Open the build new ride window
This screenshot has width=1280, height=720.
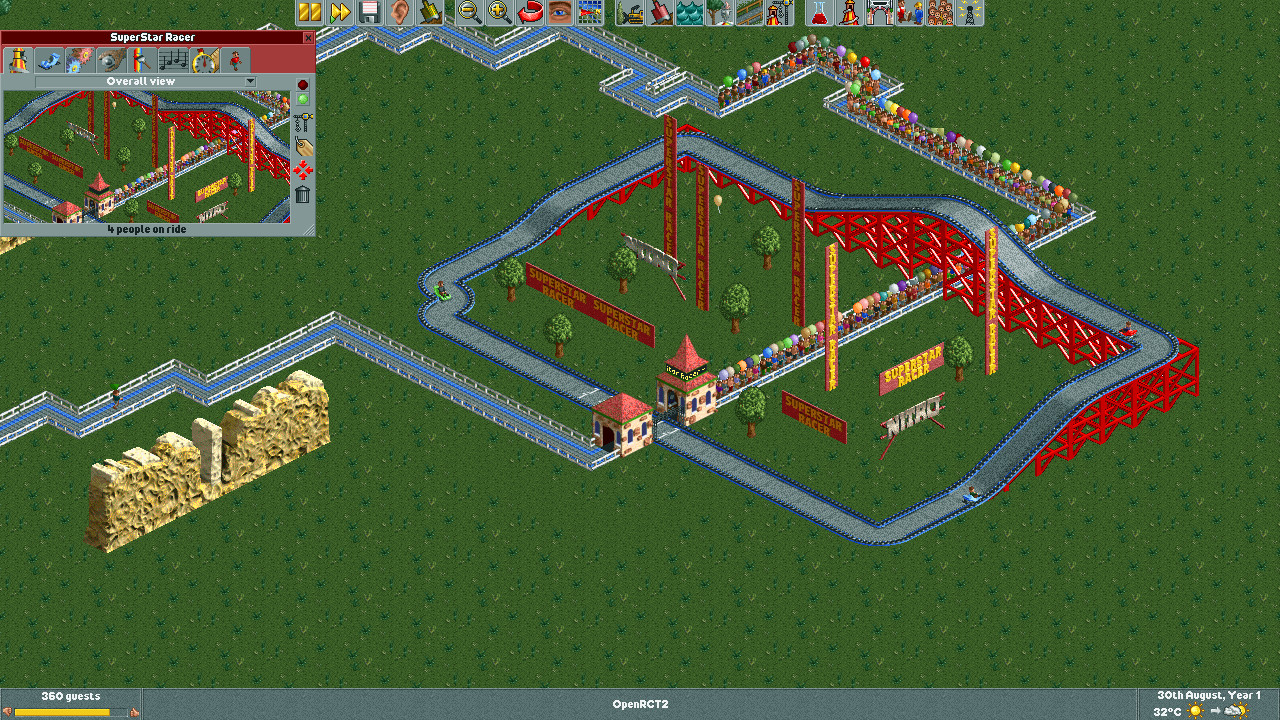784,13
